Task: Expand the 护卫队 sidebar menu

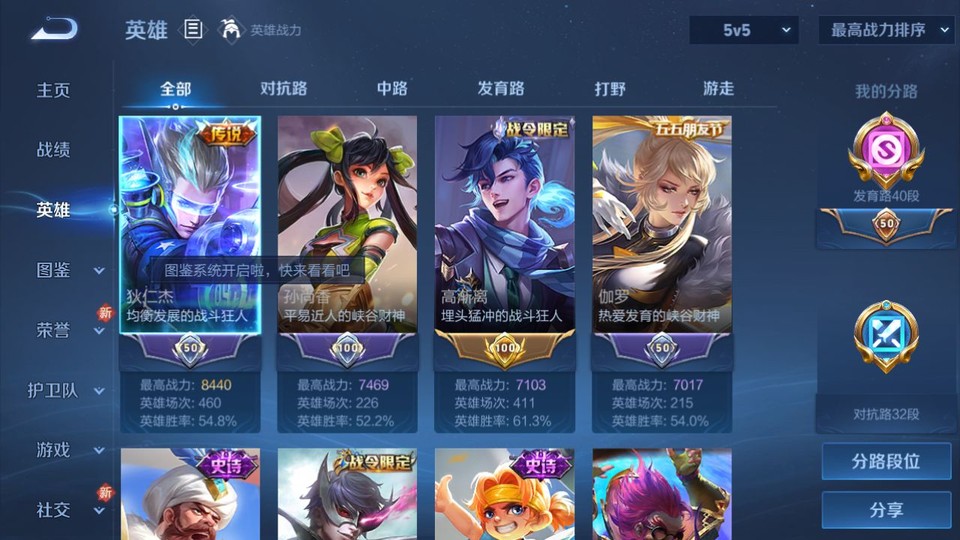Action: 68,390
